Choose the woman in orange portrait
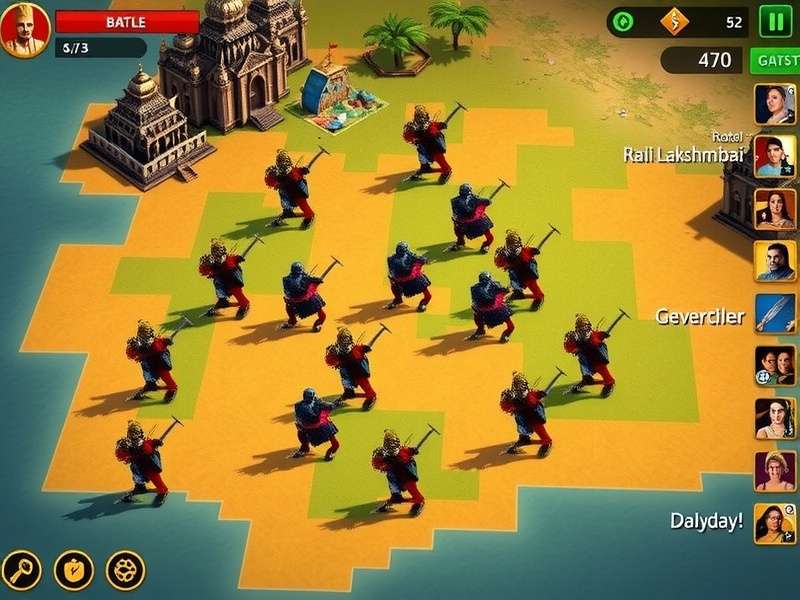Viewport: 800px width, 600px height. tap(775, 209)
